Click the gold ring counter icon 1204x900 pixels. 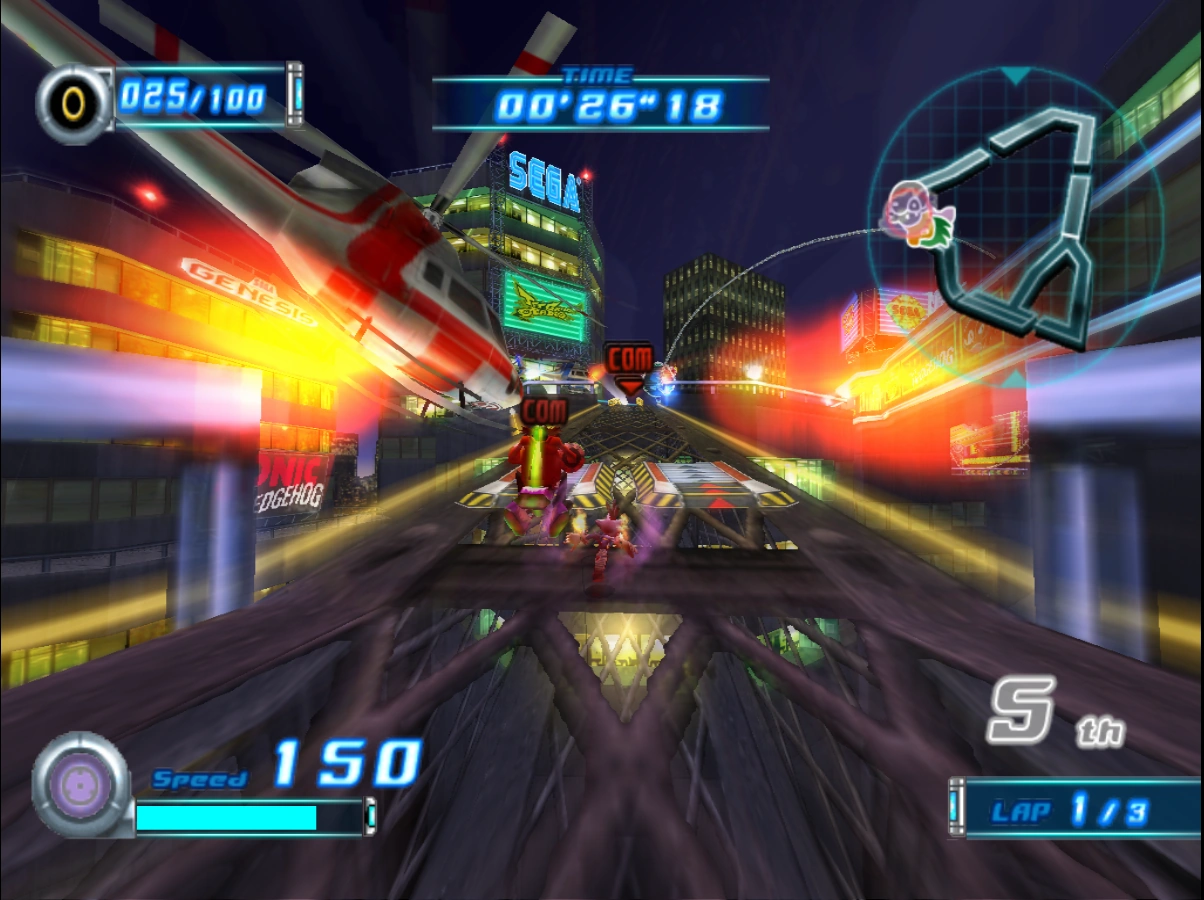(x=75, y=102)
